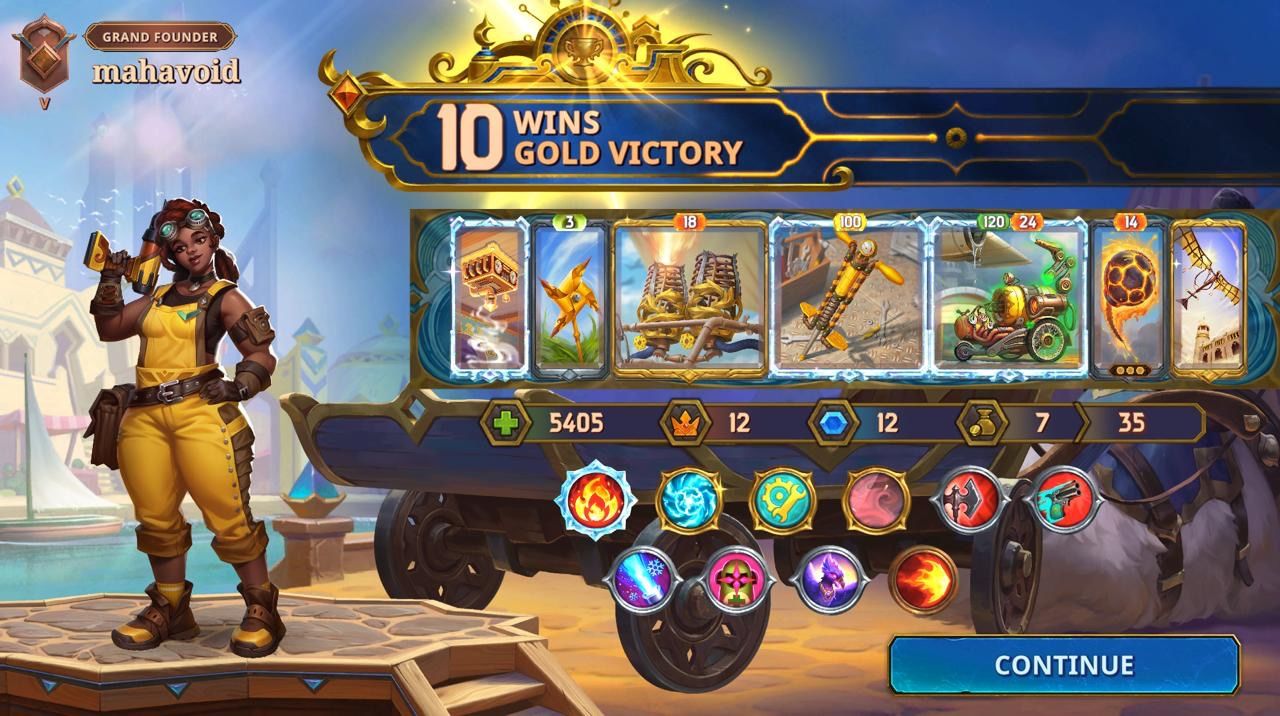This screenshot has height=716, width=1280.
Task: Select the yellow jackhammer item card
Action: click(x=848, y=298)
